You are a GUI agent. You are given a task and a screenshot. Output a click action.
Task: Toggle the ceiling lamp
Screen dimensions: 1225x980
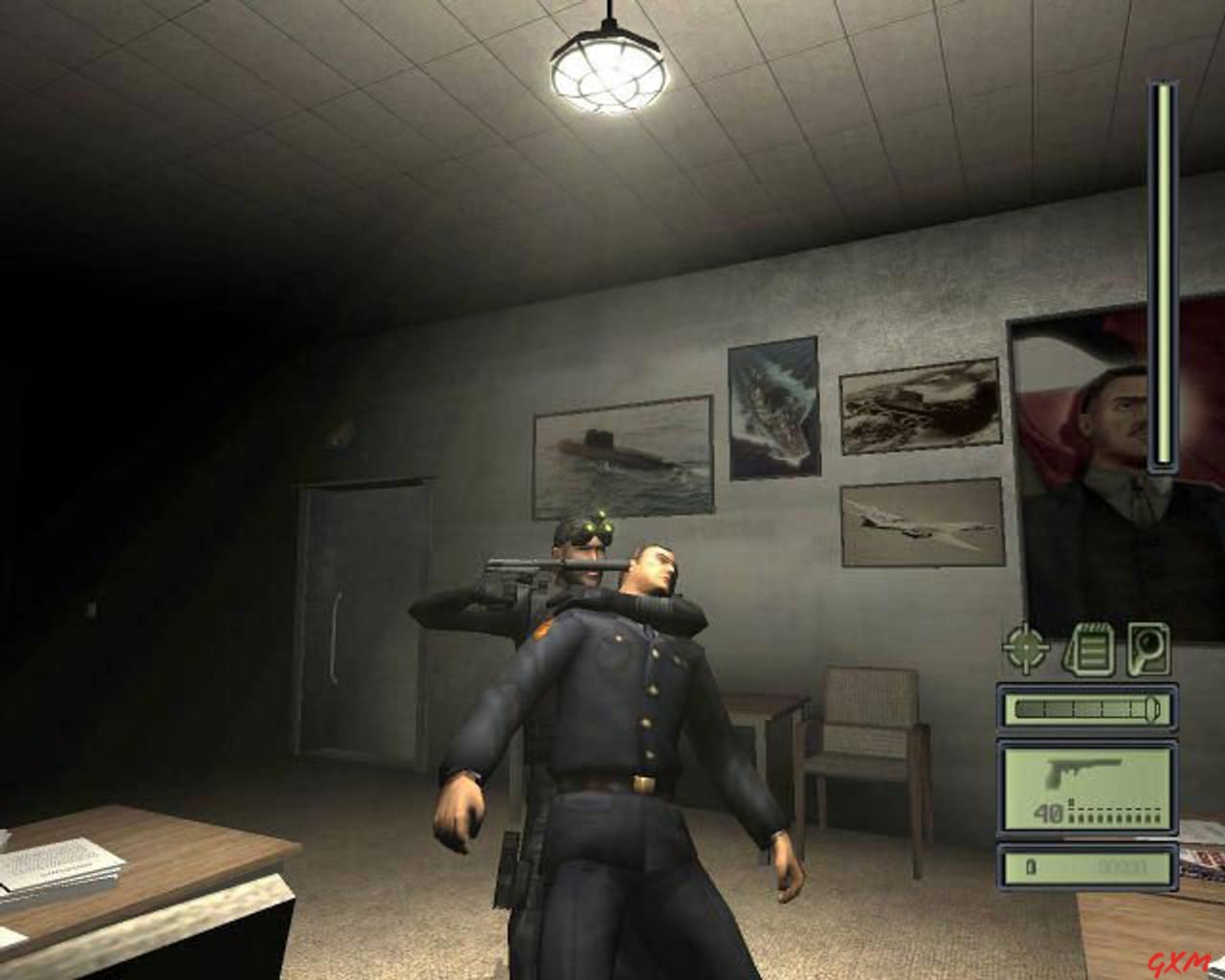609,72
